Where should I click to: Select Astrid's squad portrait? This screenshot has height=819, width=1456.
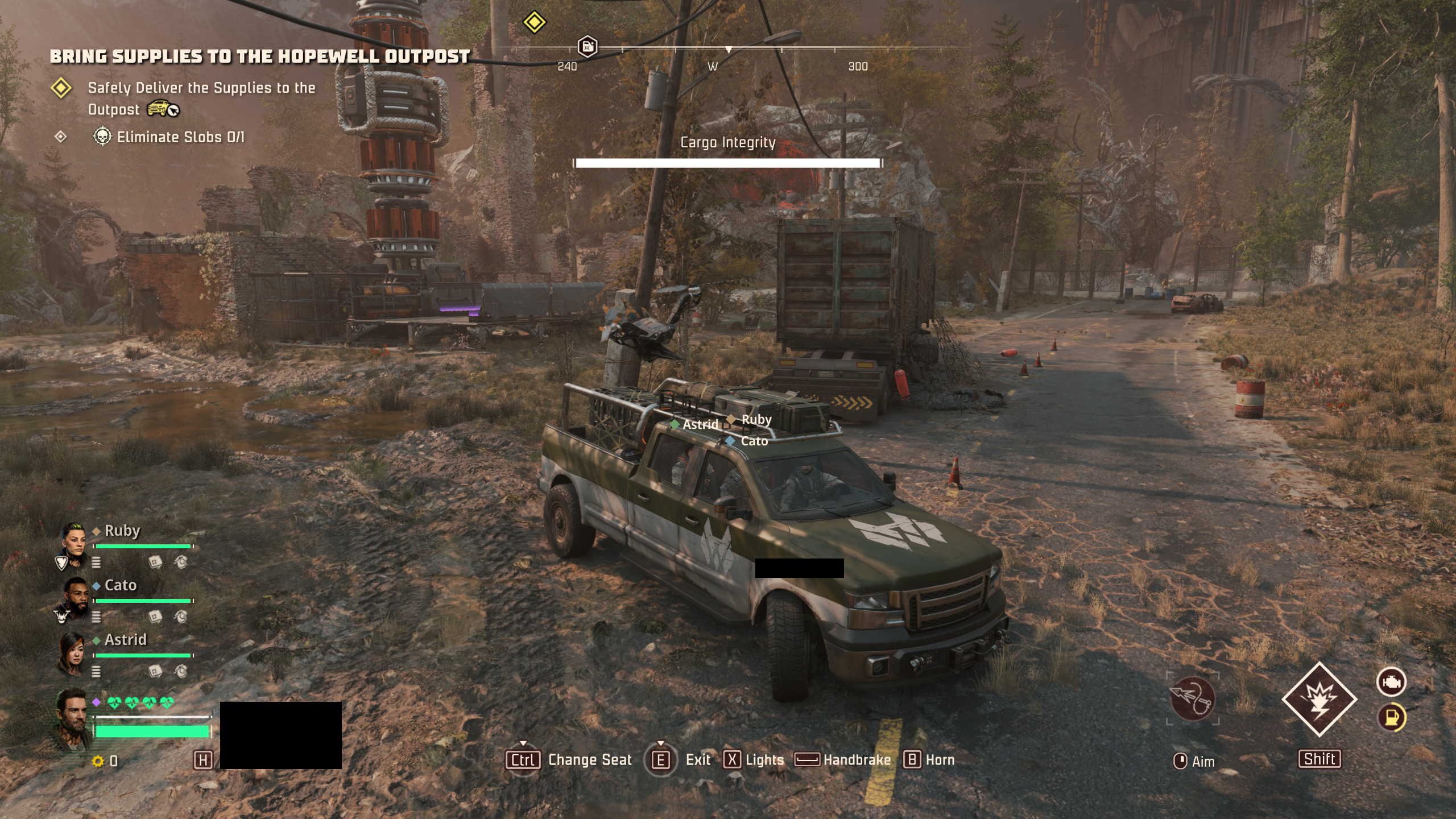point(72,652)
